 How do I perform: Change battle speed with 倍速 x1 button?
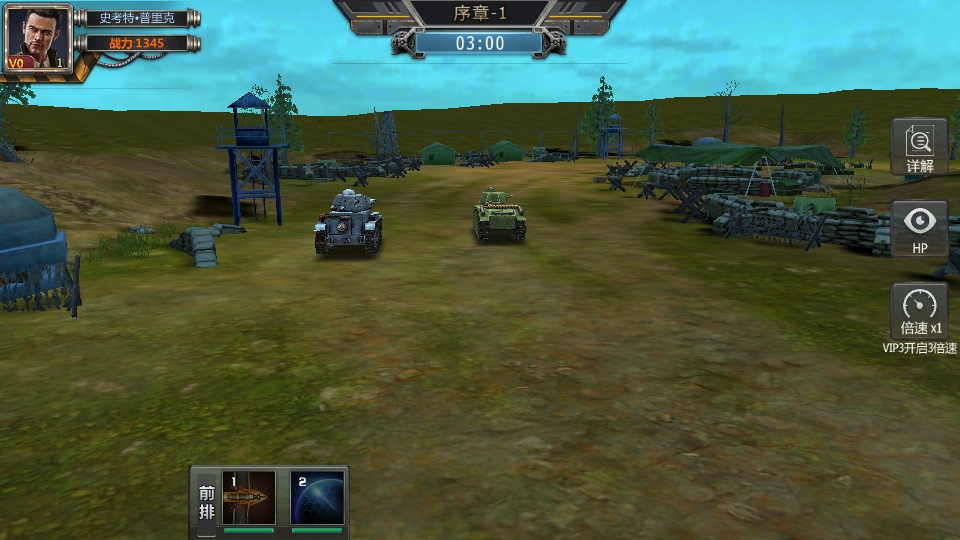pos(919,311)
